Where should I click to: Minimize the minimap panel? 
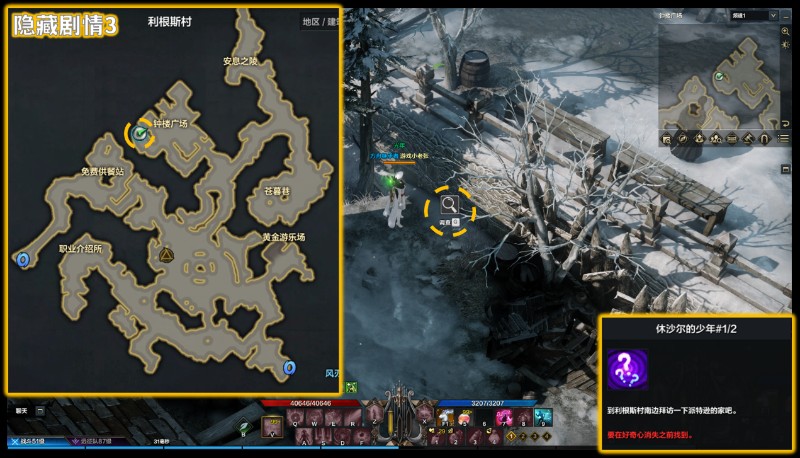pyautogui.click(x=786, y=16)
